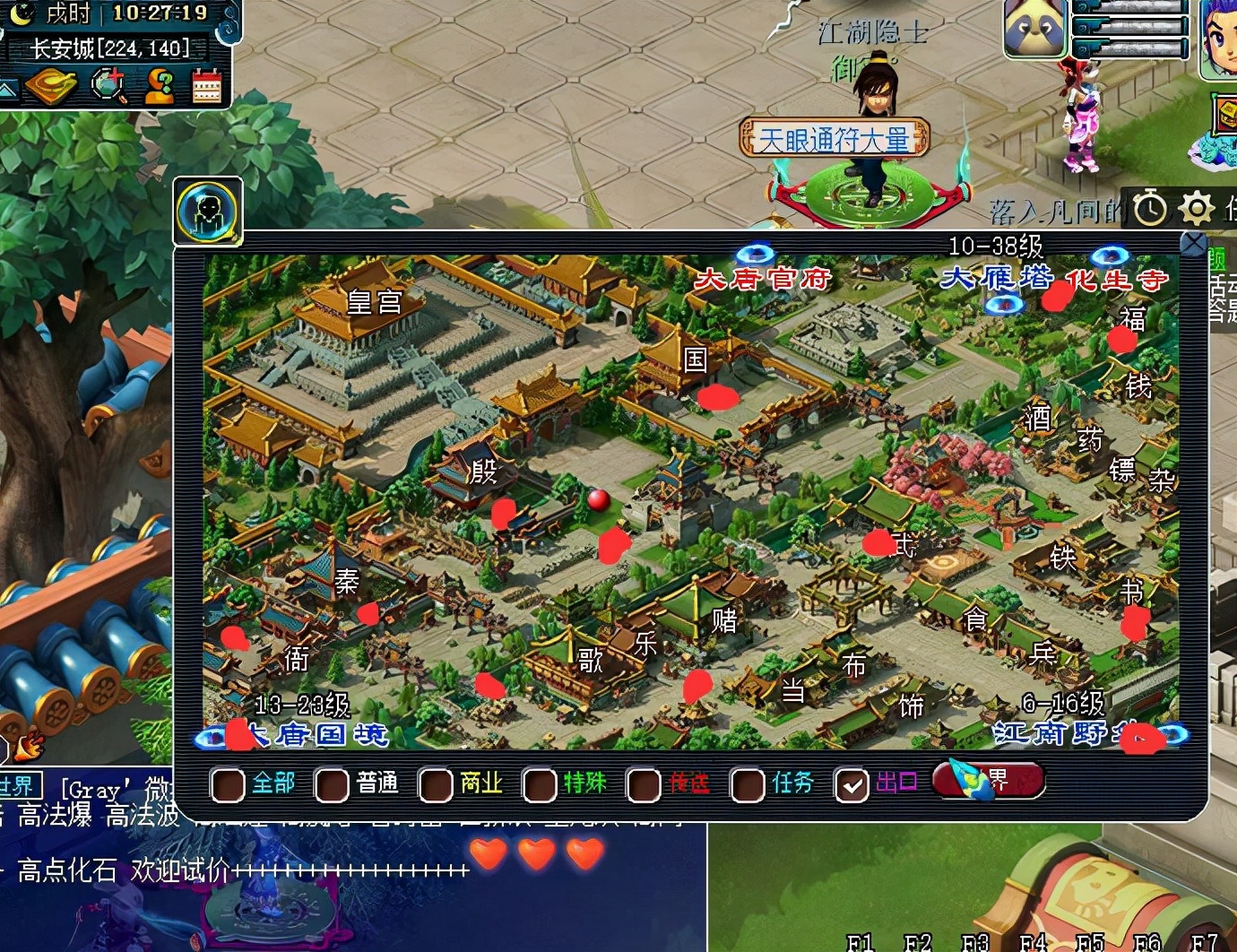Image resolution: width=1237 pixels, height=952 pixels.
Task: Turn on the red 传送 filter checkbox
Action: [644, 785]
